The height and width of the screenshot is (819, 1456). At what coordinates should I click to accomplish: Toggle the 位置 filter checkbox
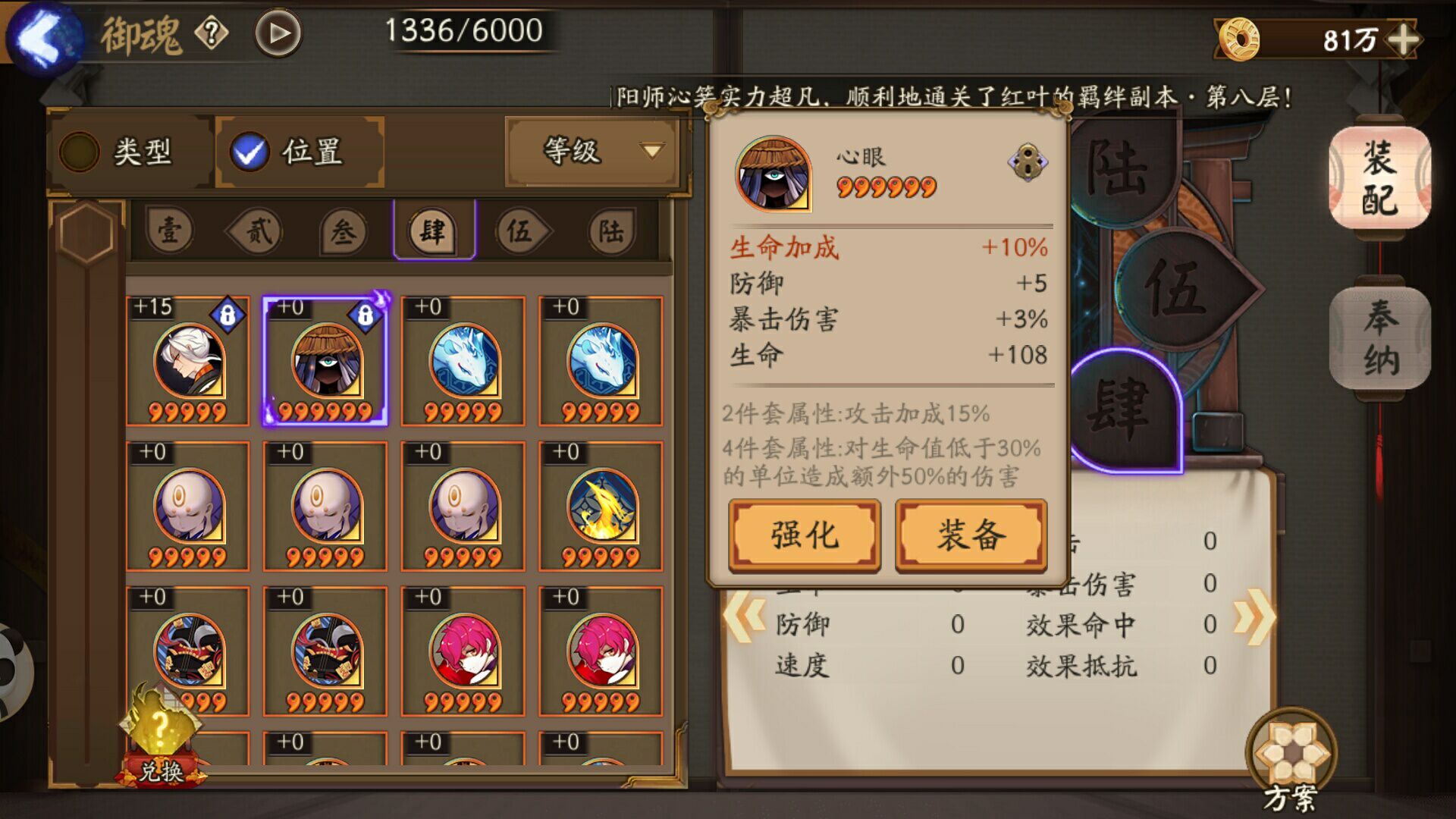tap(250, 152)
